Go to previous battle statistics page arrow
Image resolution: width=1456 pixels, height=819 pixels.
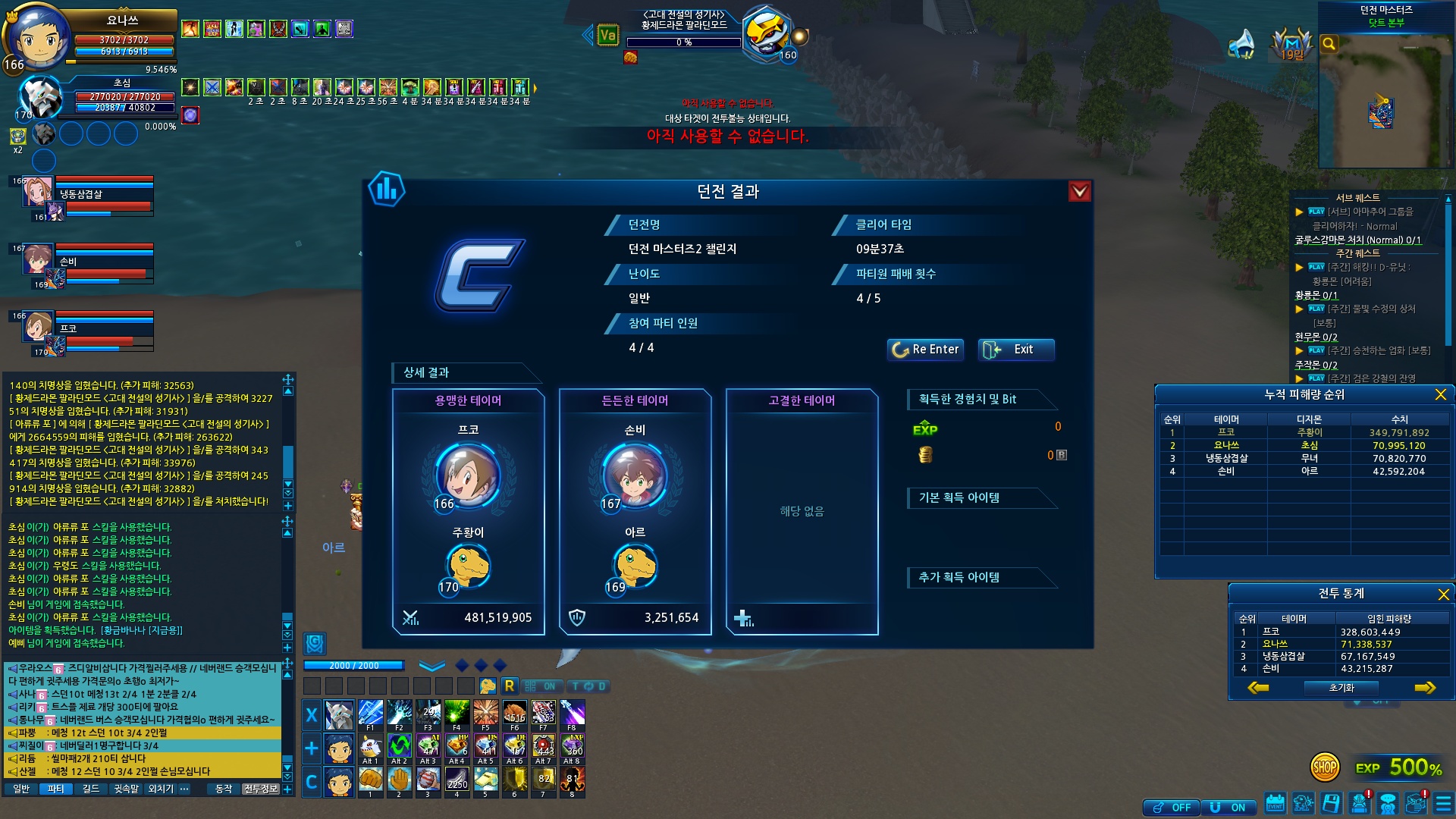(x=1258, y=688)
